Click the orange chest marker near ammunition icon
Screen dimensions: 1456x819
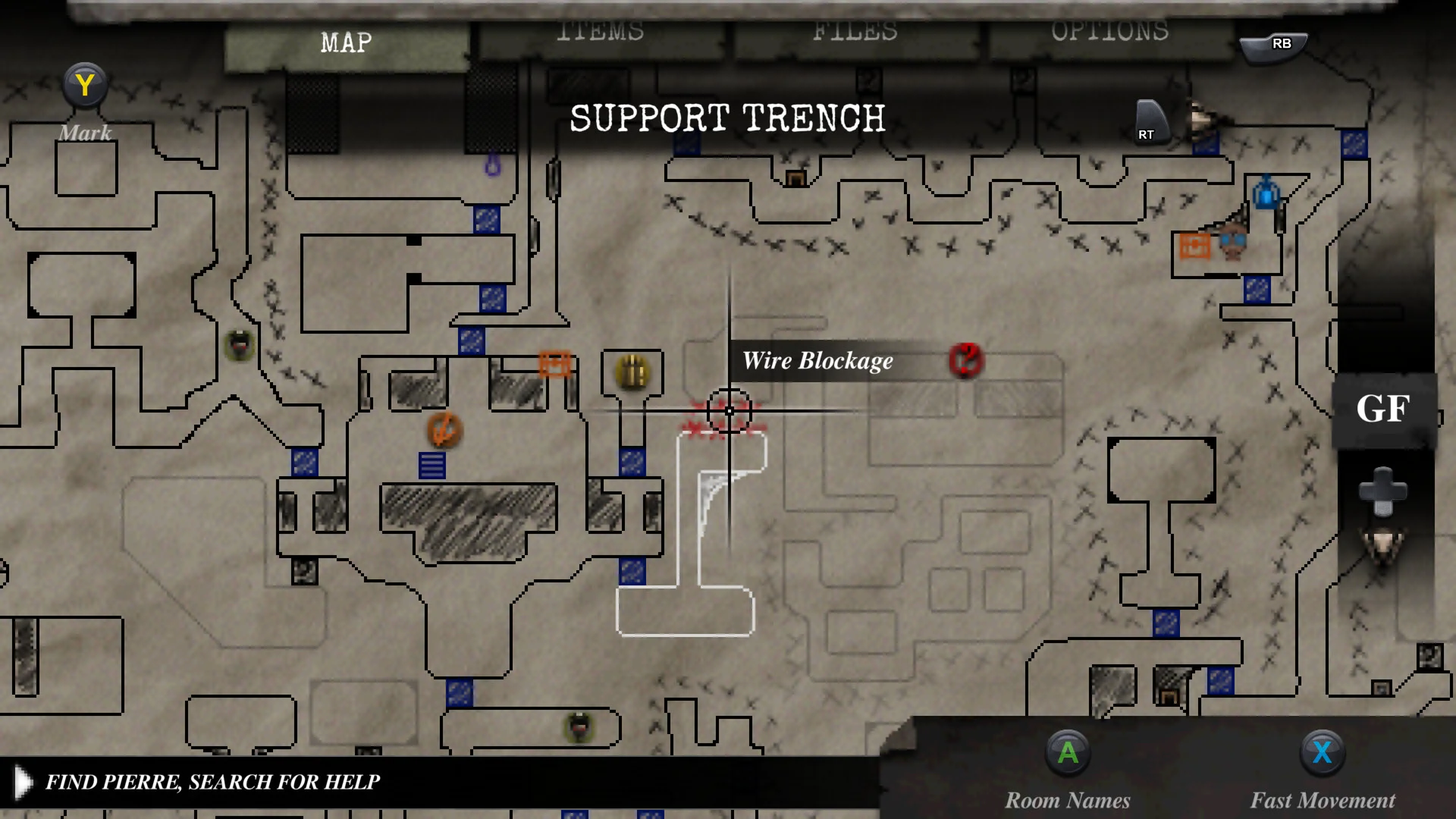[x=554, y=363]
